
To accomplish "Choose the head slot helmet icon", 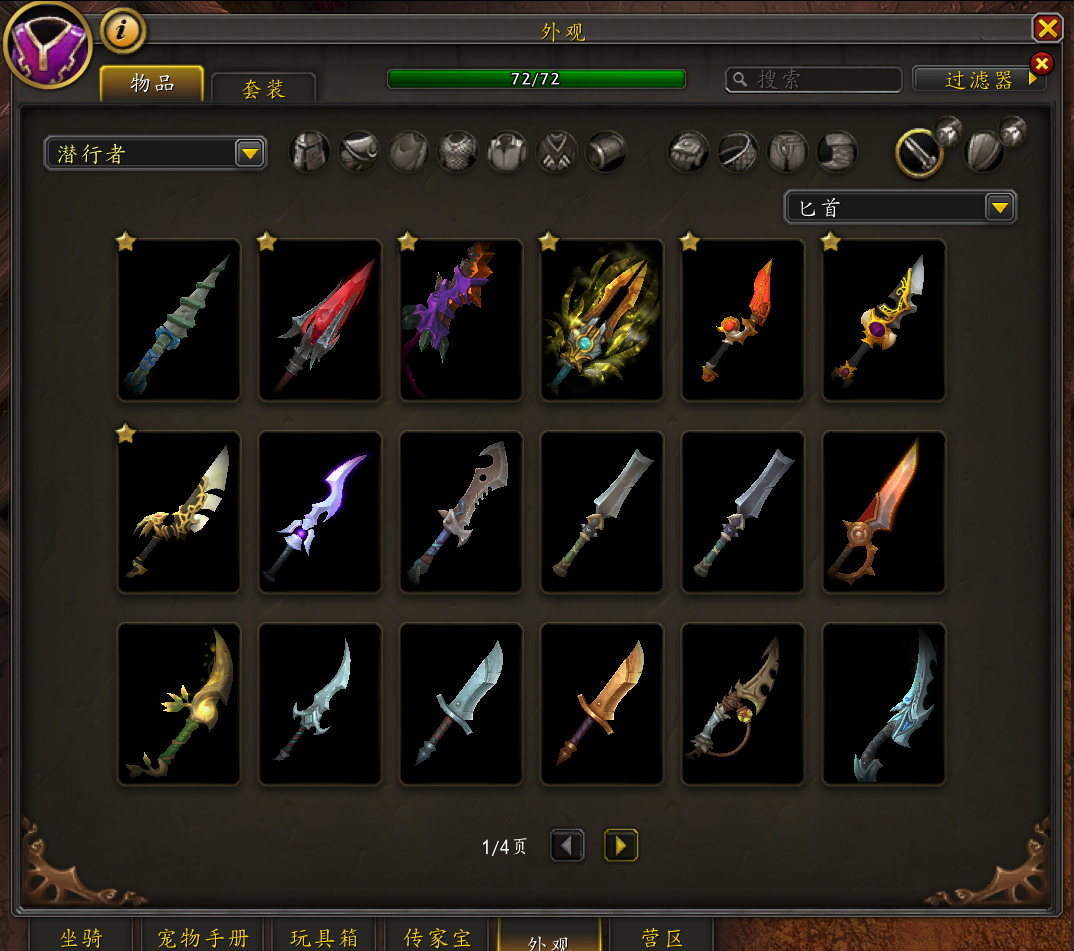I will click(310, 152).
